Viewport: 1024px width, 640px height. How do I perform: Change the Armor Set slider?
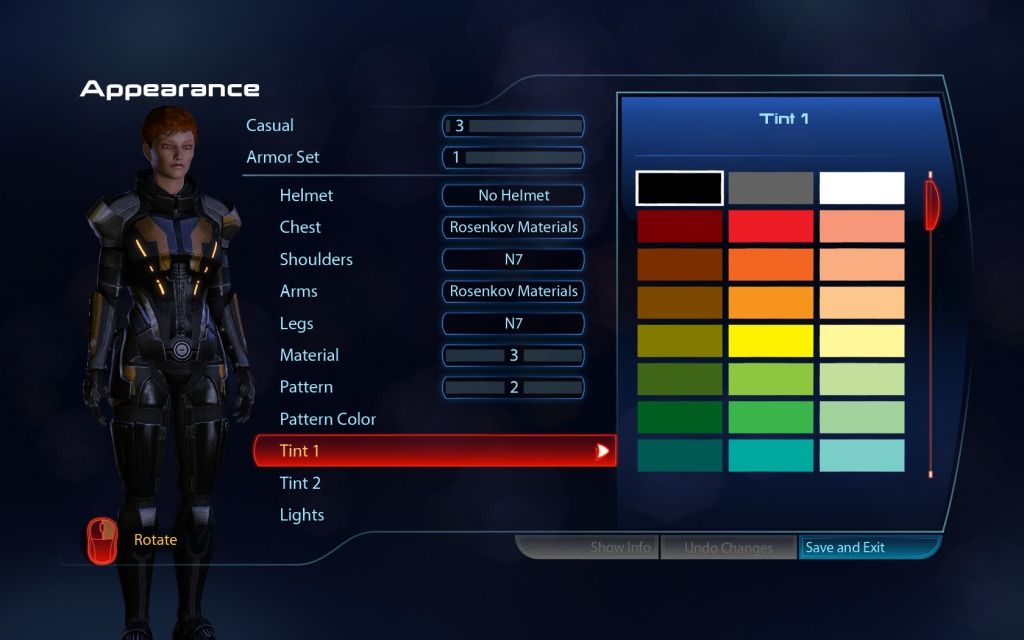click(513, 157)
